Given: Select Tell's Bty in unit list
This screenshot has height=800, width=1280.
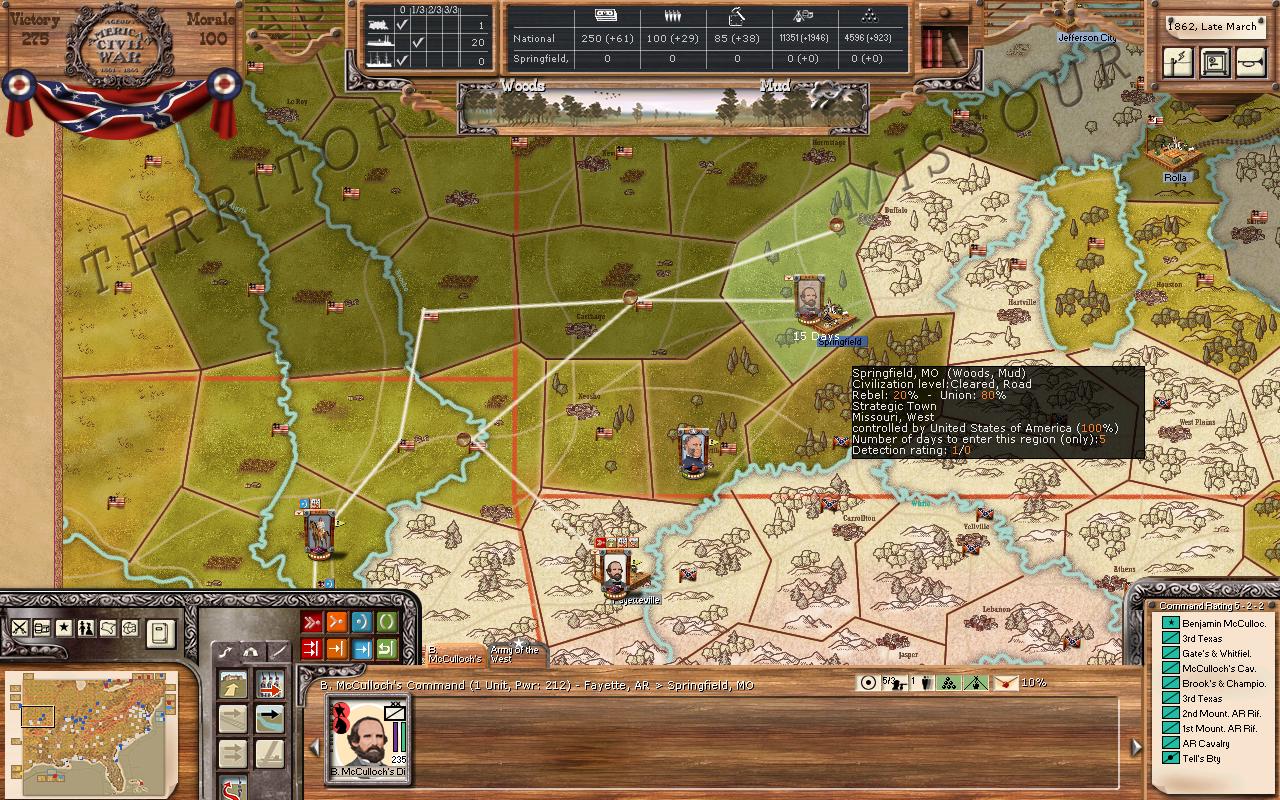Looking at the screenshot, I should pyautogui.click(x=1201, y=759).
